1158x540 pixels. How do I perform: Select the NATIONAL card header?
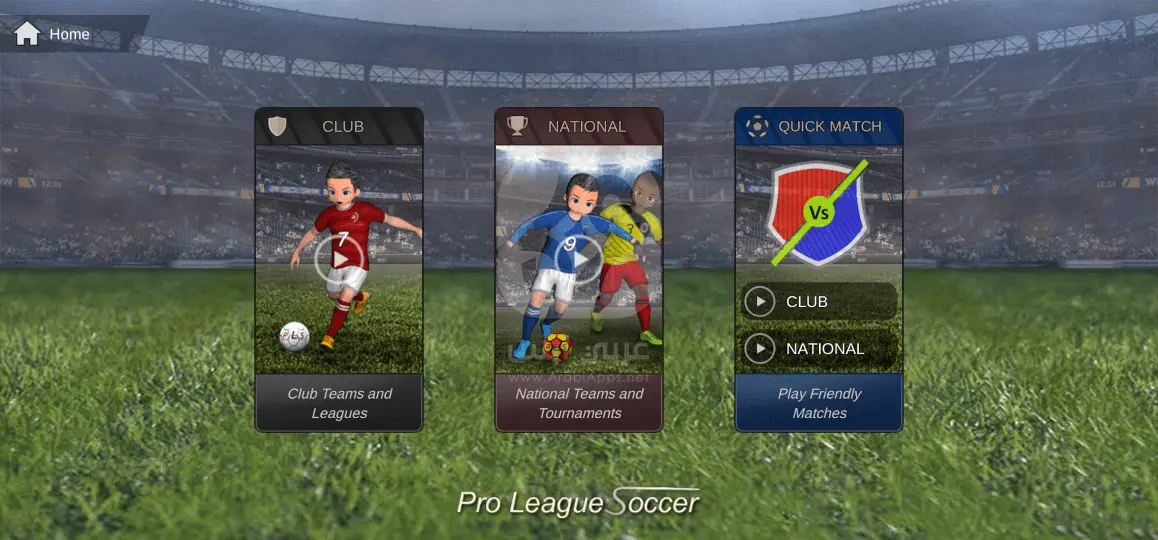579,126
